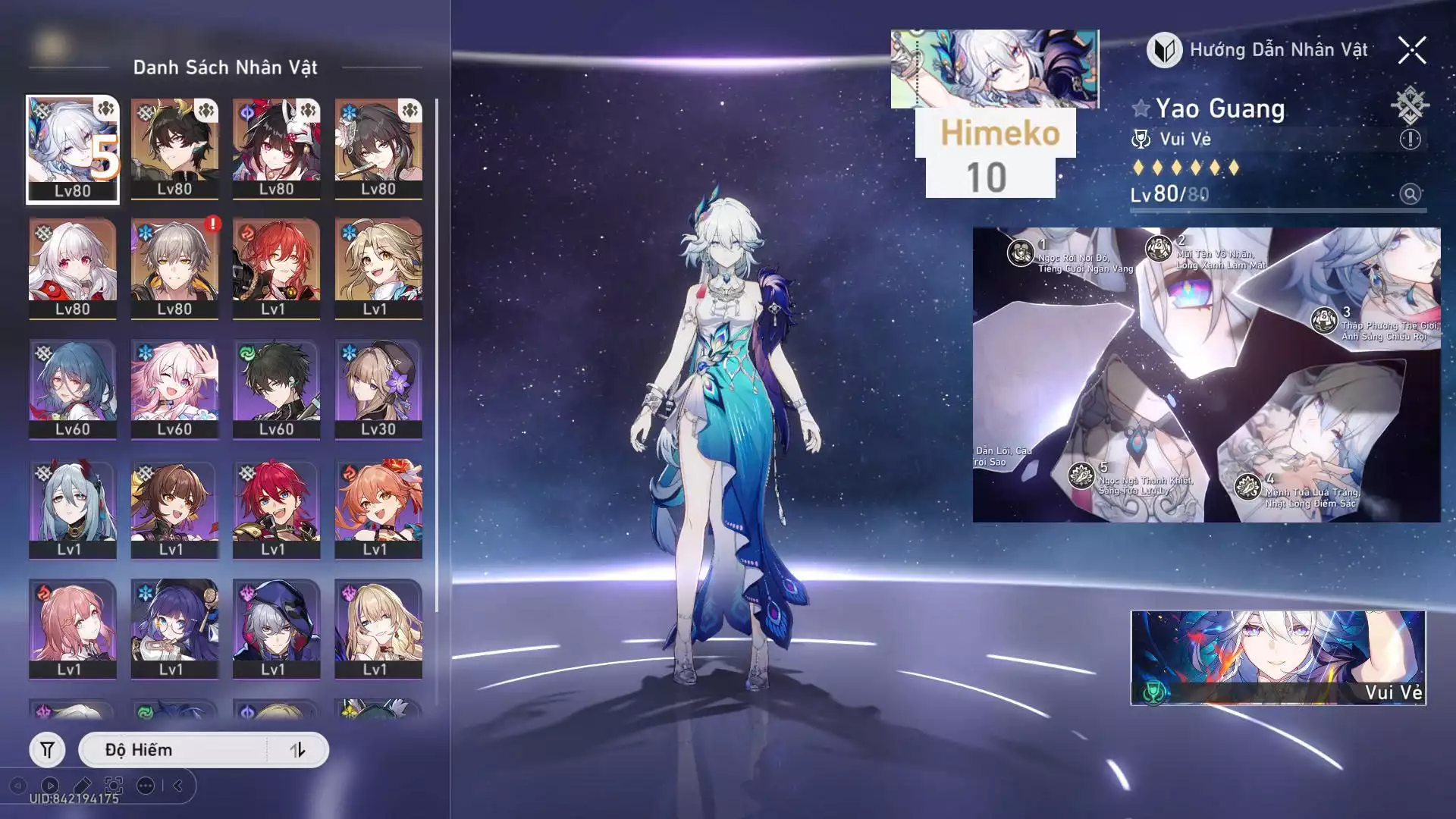Open Eidolon 4 node Mệnh Tựa Lụa Trắng
Image resolution: width=1456 pixels, height=819 pixels.
click(1247, 486)
